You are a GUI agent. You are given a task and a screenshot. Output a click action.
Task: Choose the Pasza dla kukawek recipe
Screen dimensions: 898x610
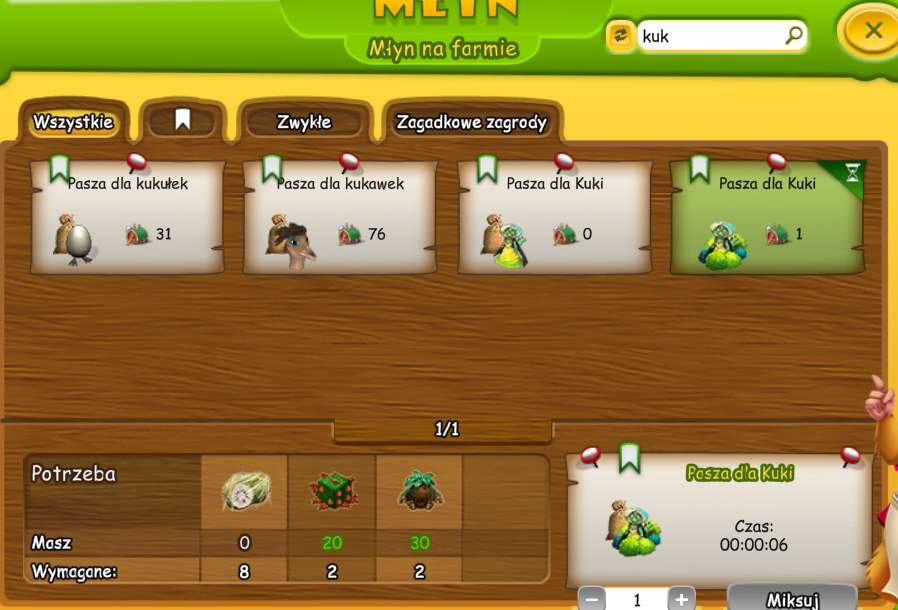(340, 218)
